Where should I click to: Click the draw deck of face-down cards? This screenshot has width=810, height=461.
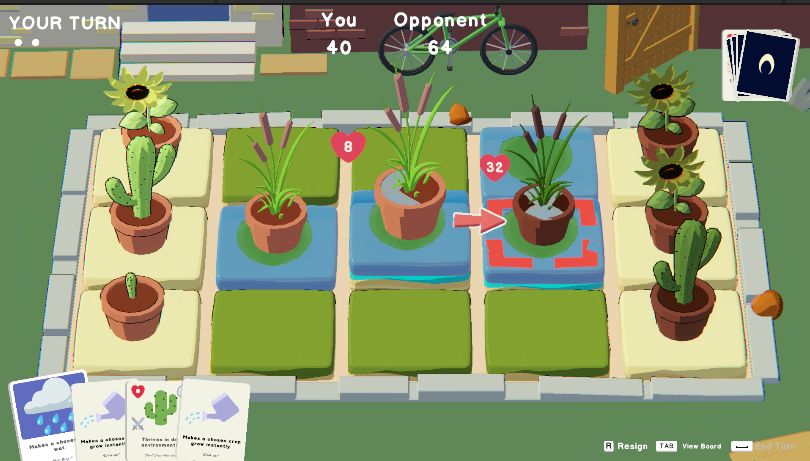[765, 67]
